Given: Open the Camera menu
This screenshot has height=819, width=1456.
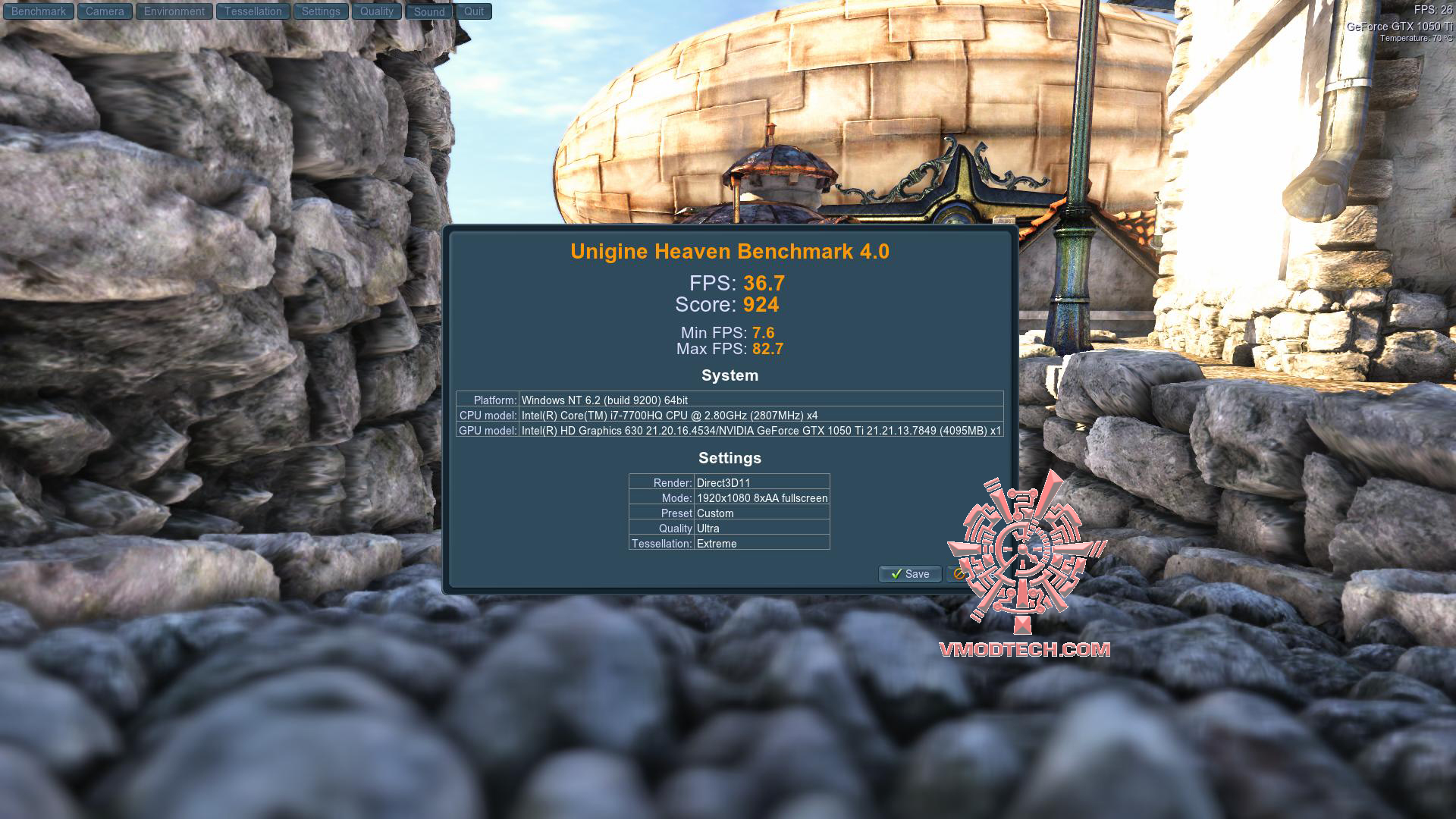Looking at the screenshot, I should 105,11.
